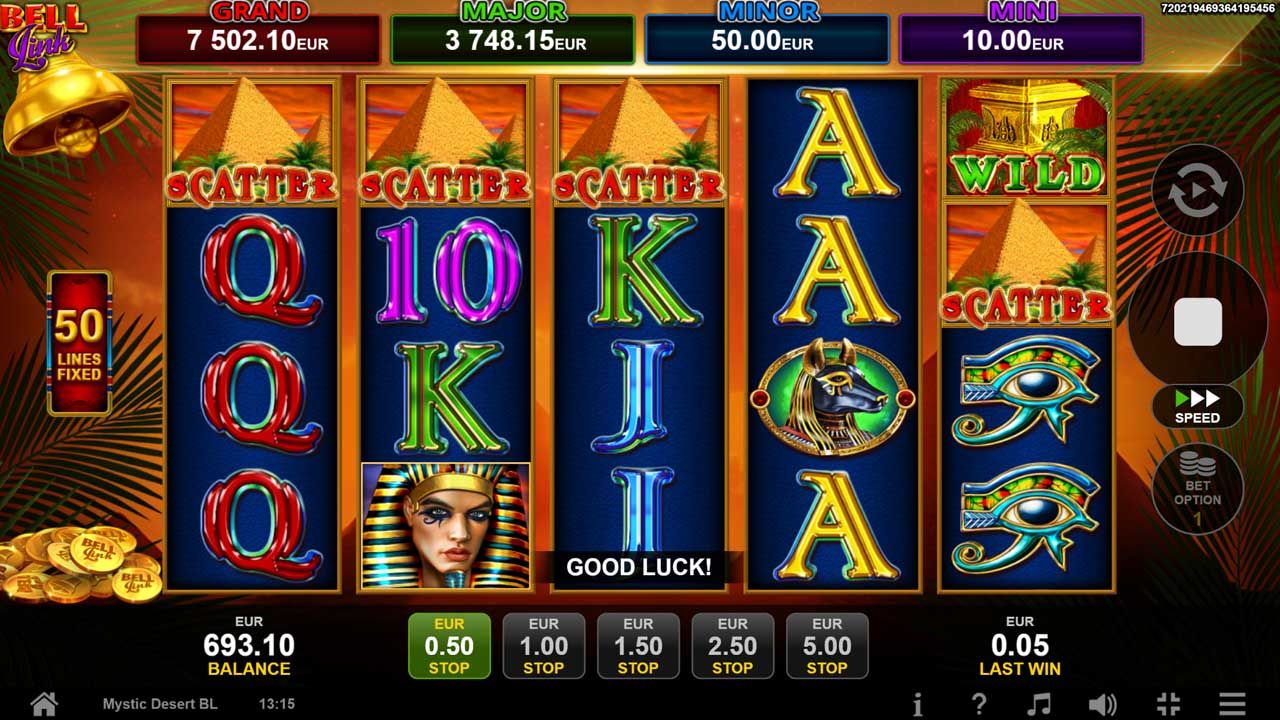Screen dimensions: 1280x720
Task: Toggle fullscreen with the corner-arrows icon
Action: point(1168,704)
